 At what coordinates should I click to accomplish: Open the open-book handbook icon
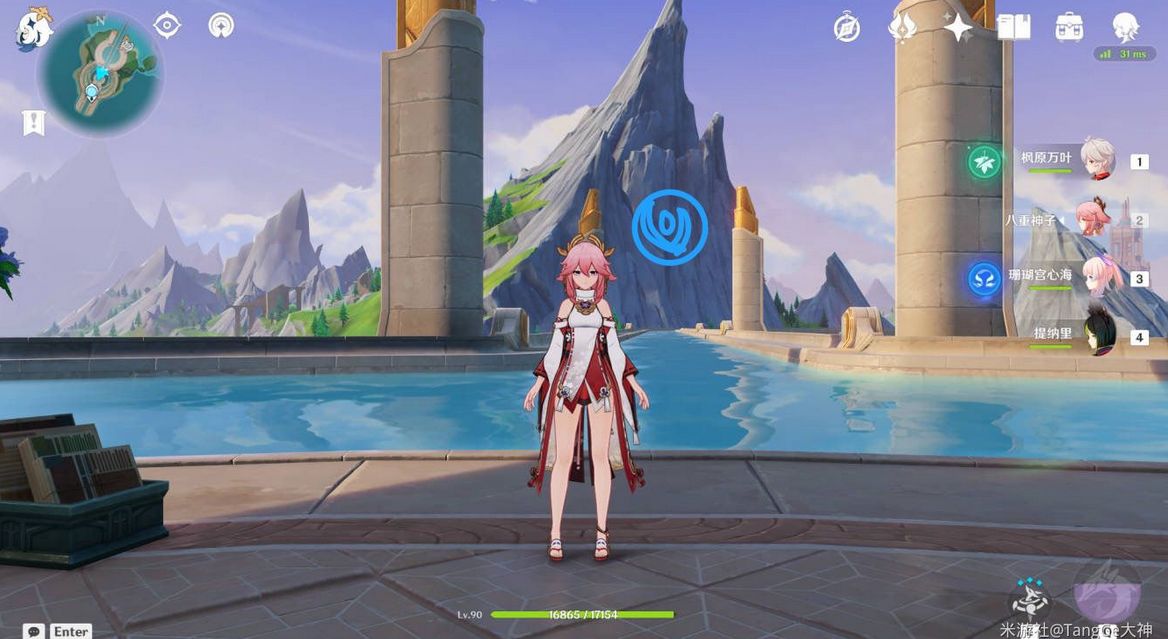click(x=1013, y=28)
